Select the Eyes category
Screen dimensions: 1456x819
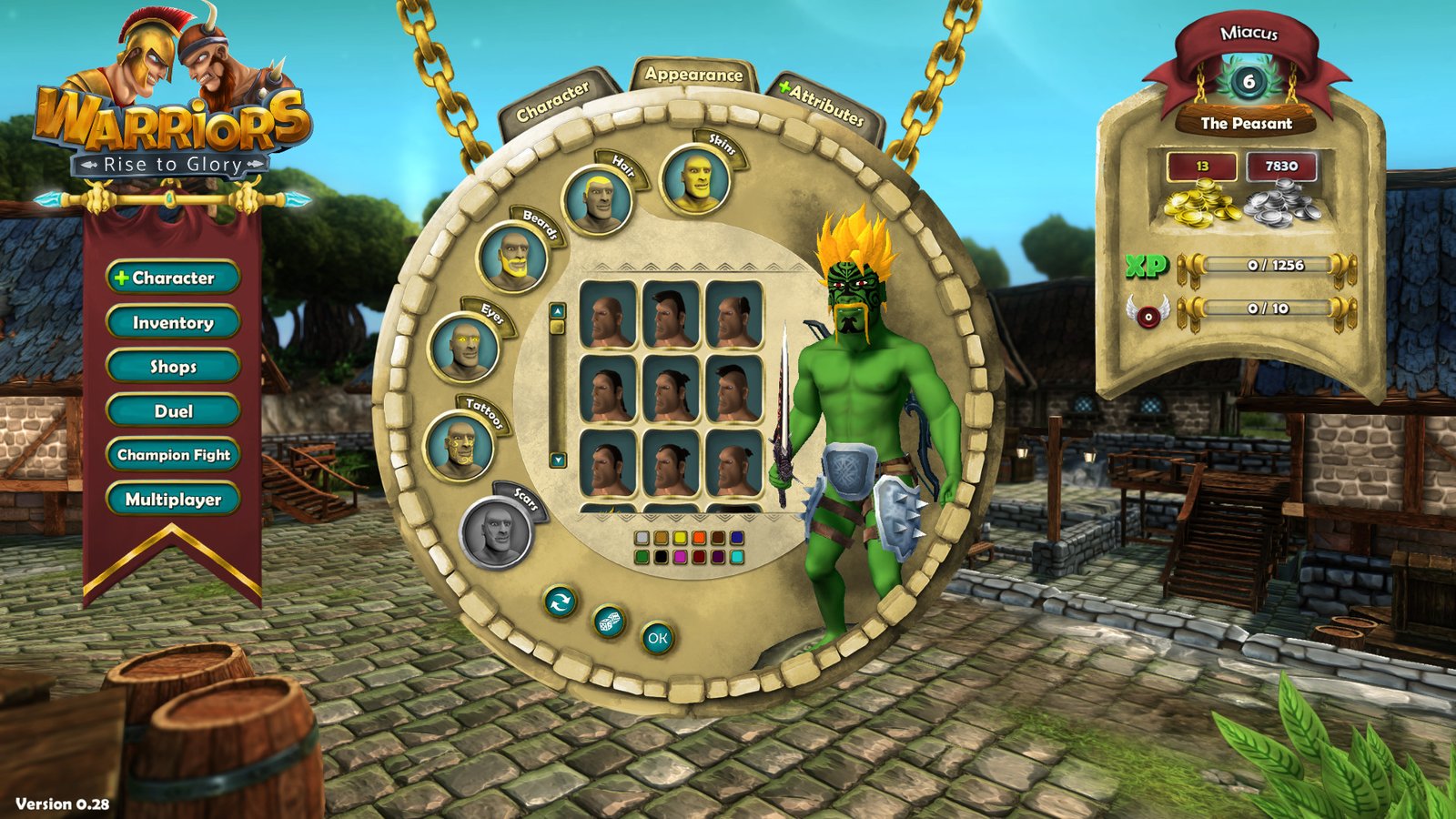463,347
